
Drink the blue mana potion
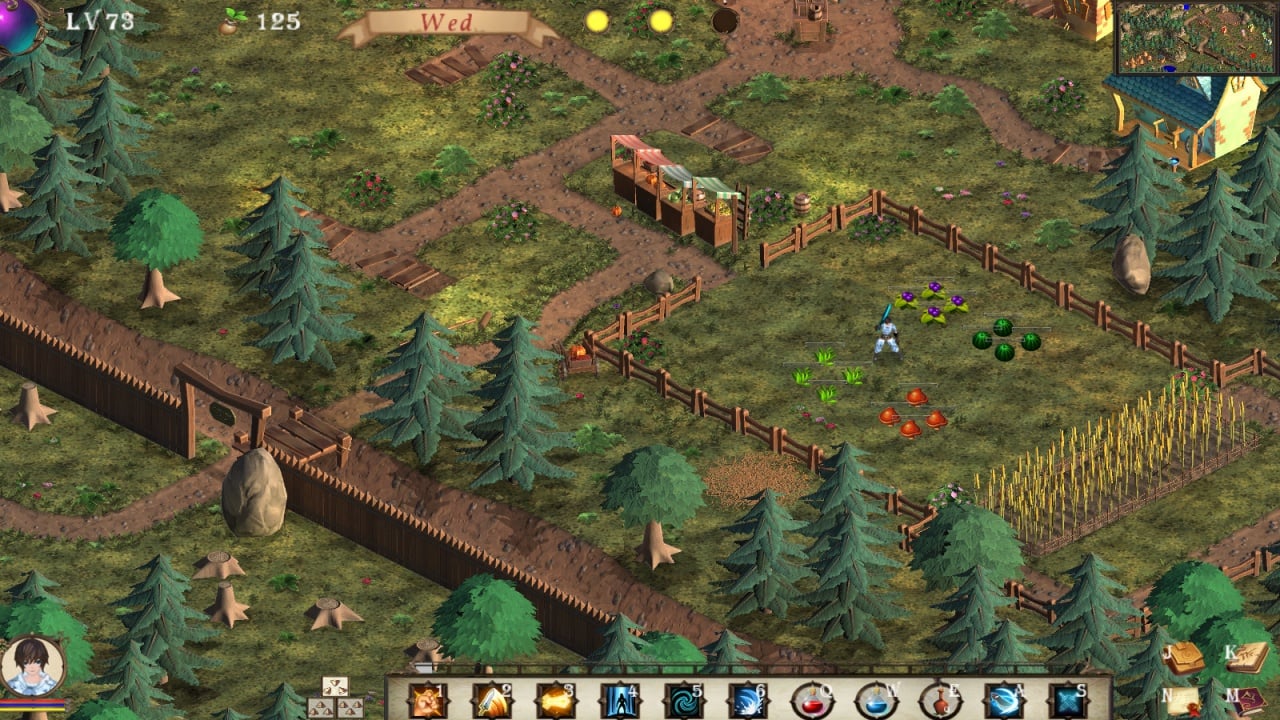tap(875, 701)
